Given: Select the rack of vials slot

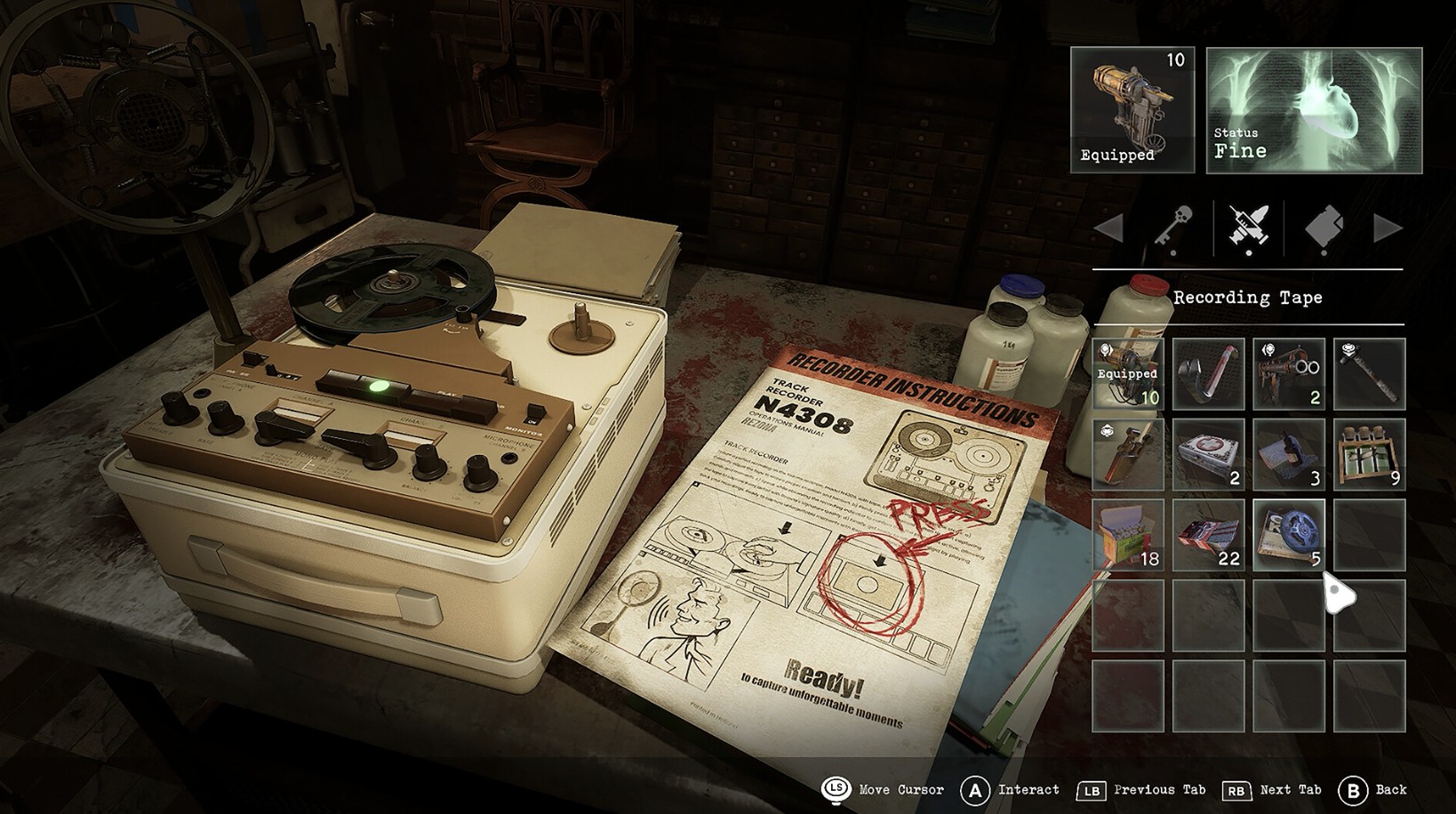Looking at the screenshot, I should 1369,454.
